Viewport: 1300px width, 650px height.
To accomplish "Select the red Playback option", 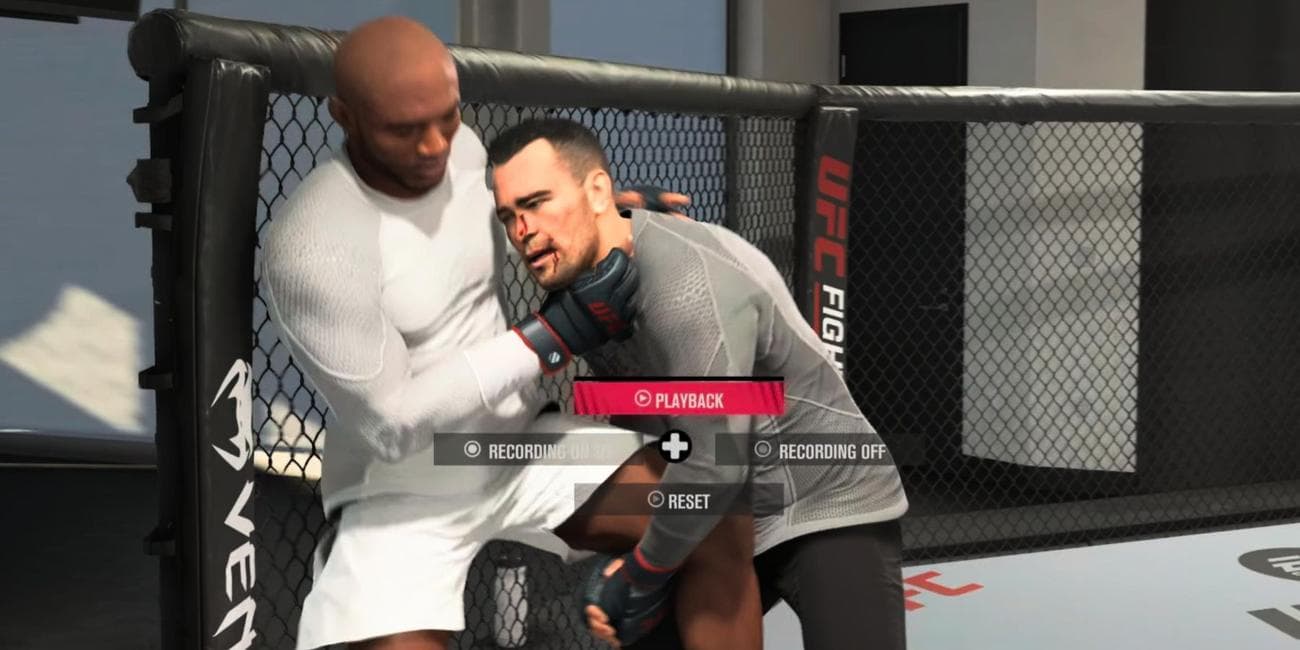I will (x=678, y=399).
